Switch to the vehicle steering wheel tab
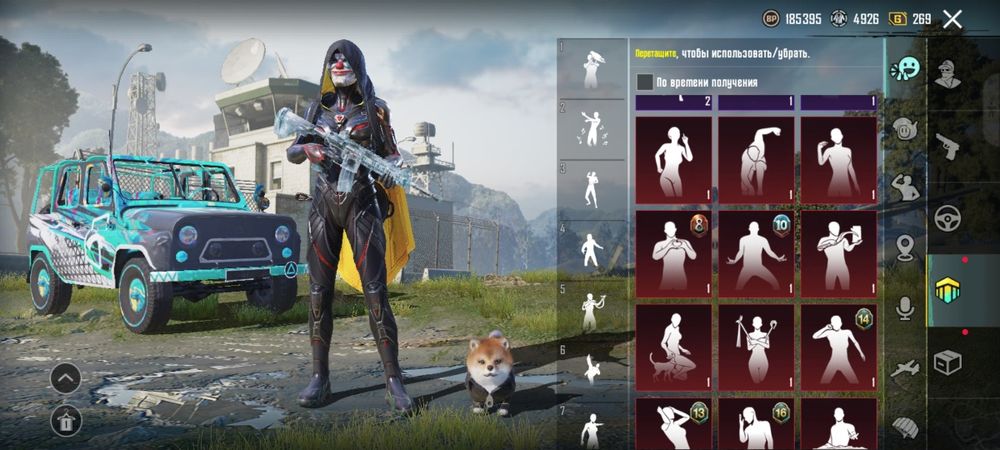Viewport: 1000px width, 450px height. point(947,217)
